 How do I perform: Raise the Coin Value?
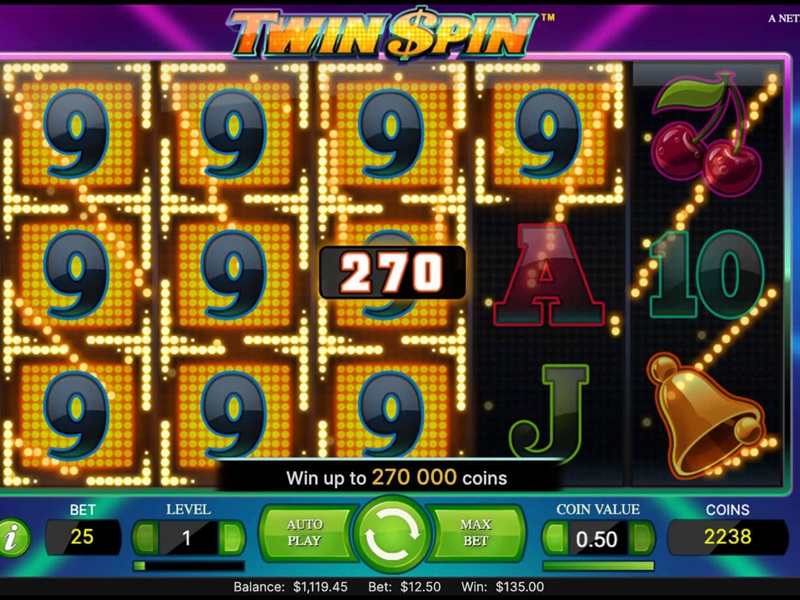pyautogui.click(x=641, y=538)
